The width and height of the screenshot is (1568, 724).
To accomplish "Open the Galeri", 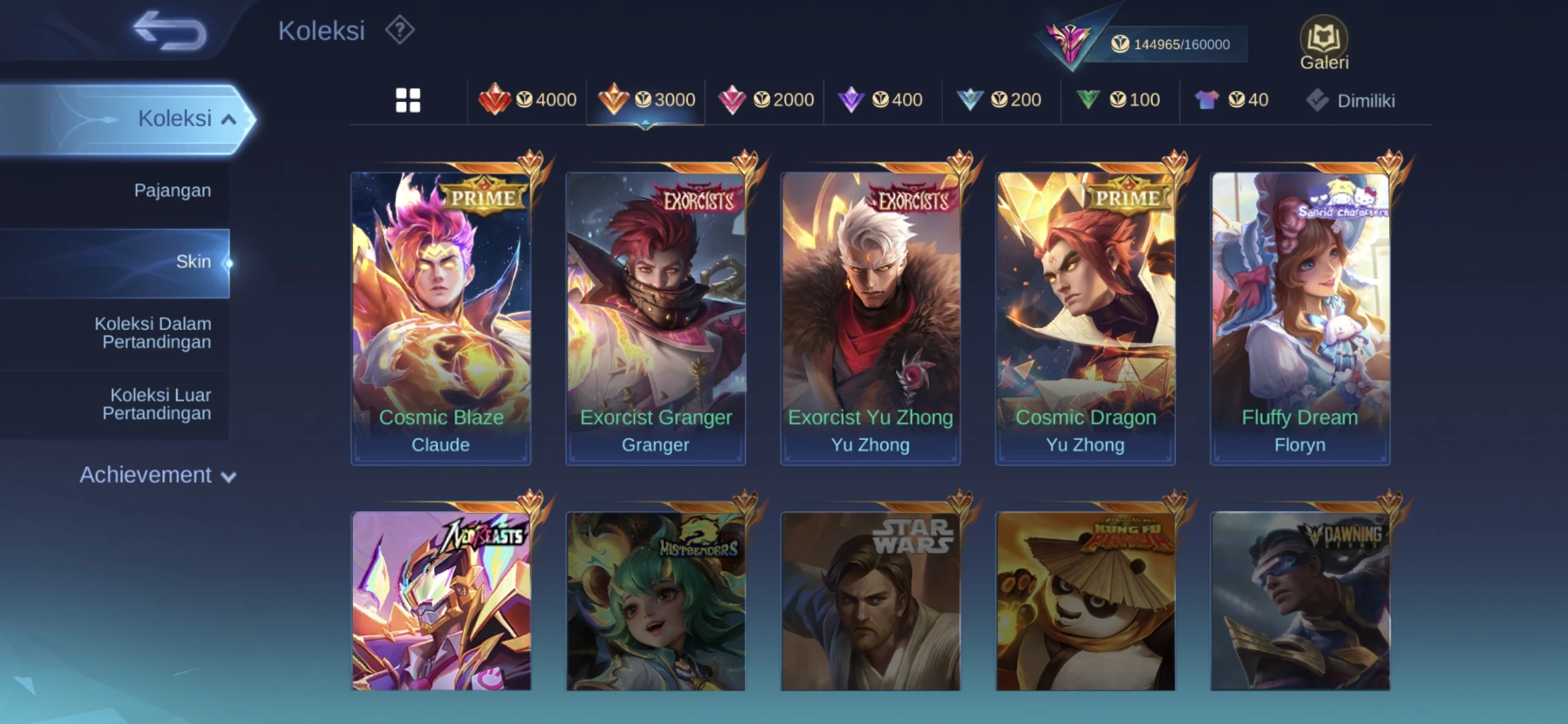I will tap(1323, 43).
